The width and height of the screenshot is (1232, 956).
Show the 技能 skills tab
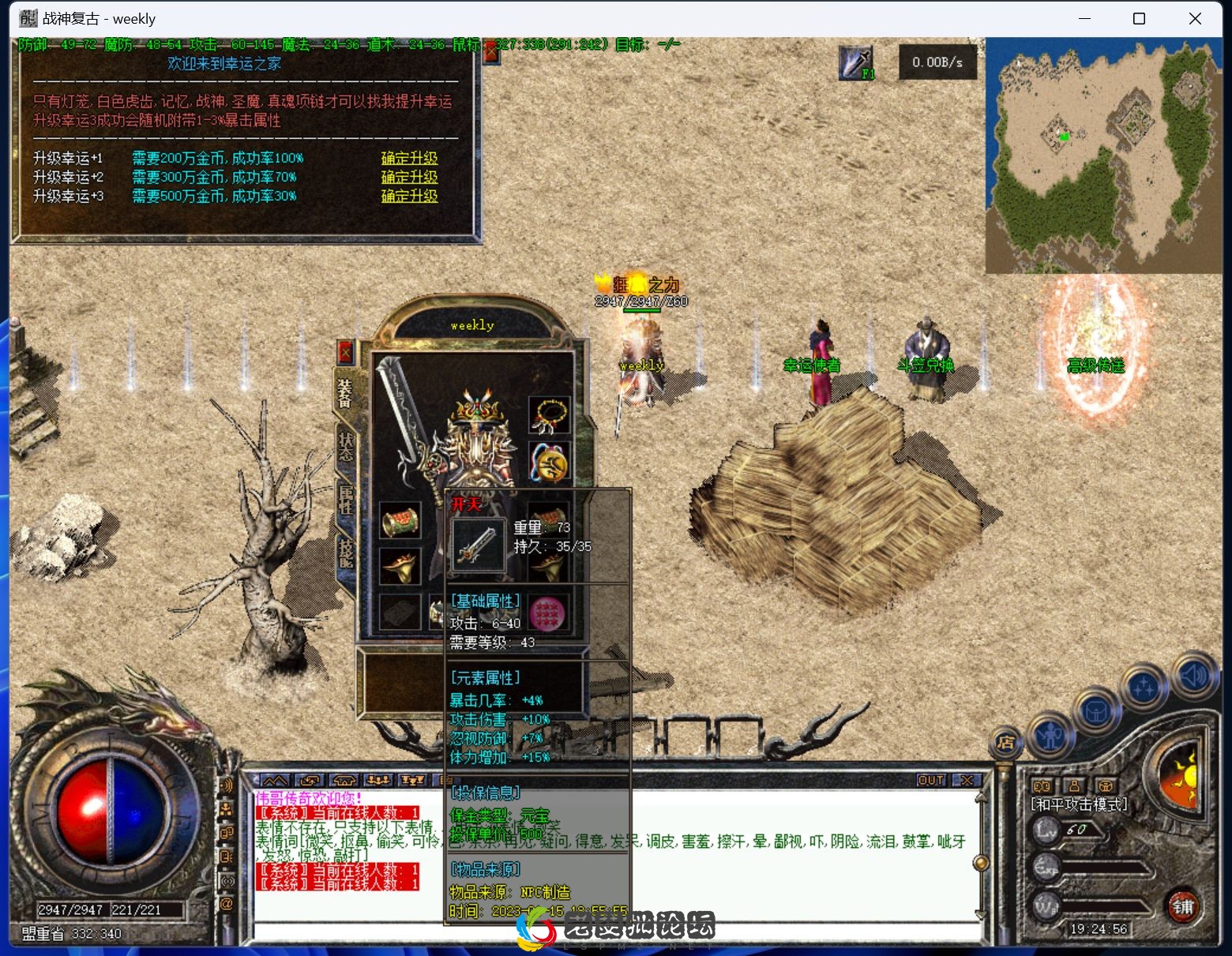(346, 552)
